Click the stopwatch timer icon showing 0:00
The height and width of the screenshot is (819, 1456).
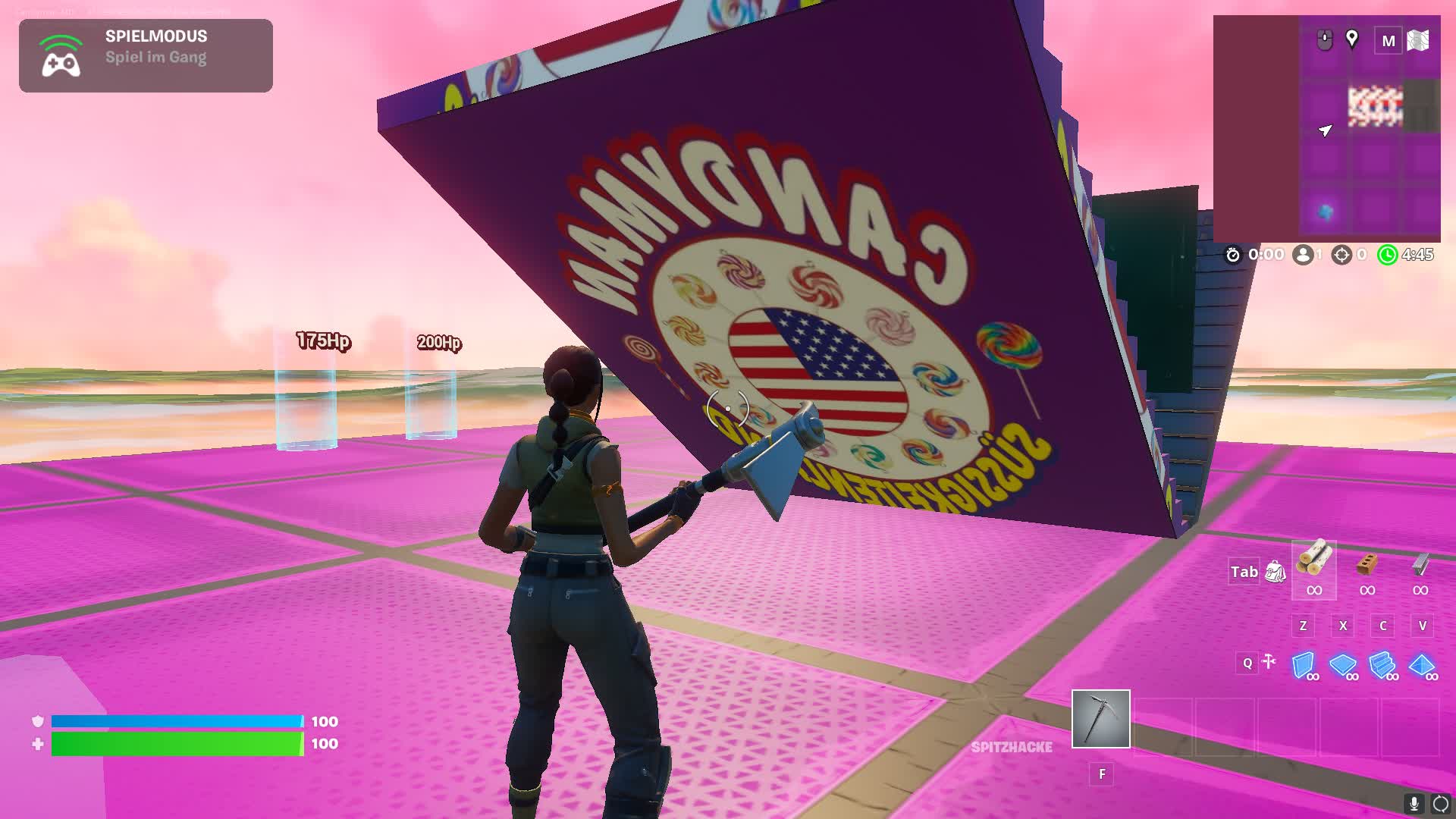coord(1233,255)
